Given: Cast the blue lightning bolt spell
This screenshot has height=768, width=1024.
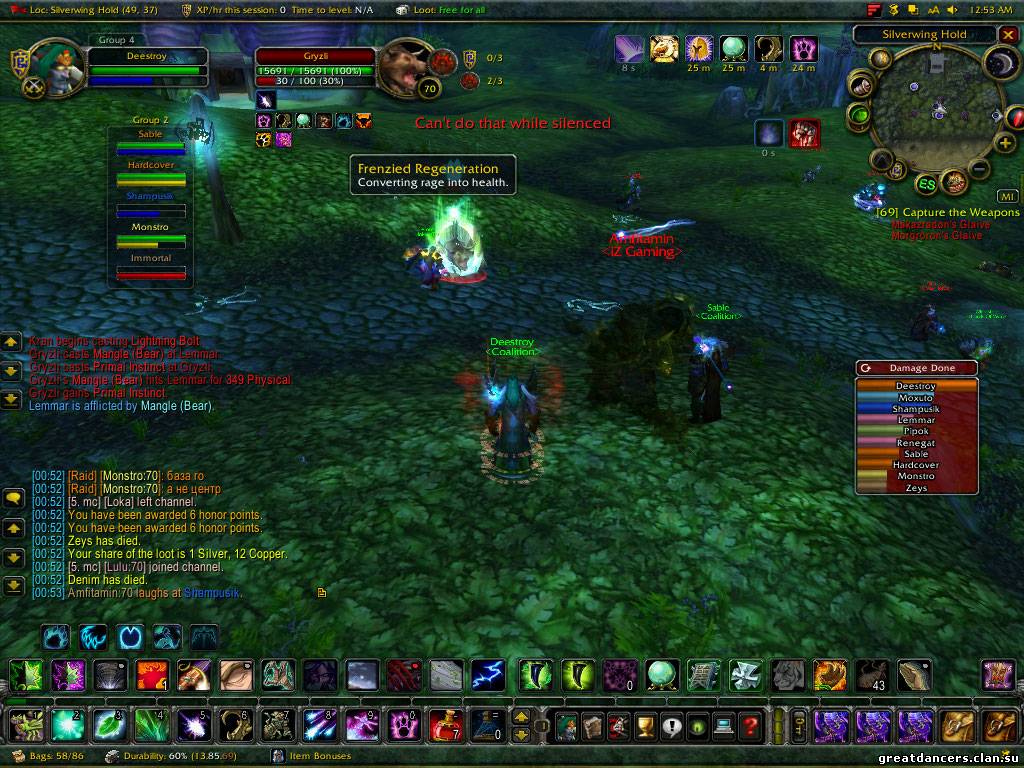Looking at the screenshot, I should [x=488, y=676].
